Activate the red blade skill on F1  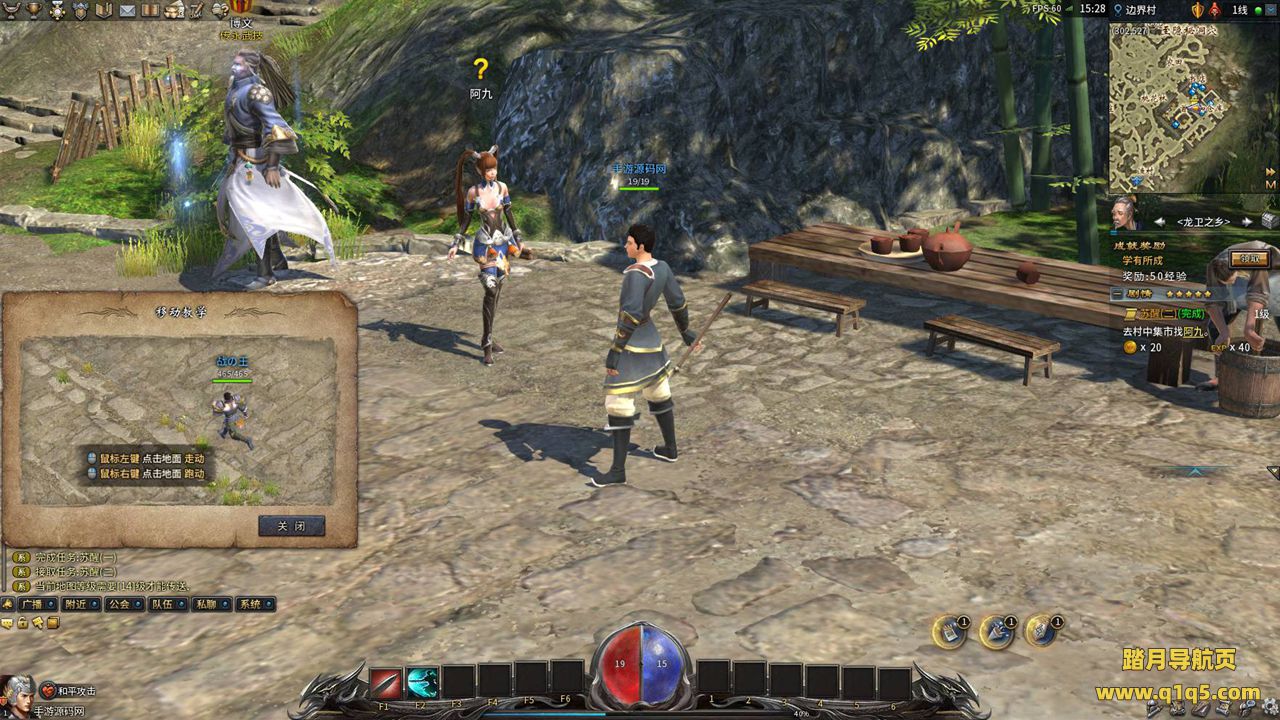pos(385,682)
